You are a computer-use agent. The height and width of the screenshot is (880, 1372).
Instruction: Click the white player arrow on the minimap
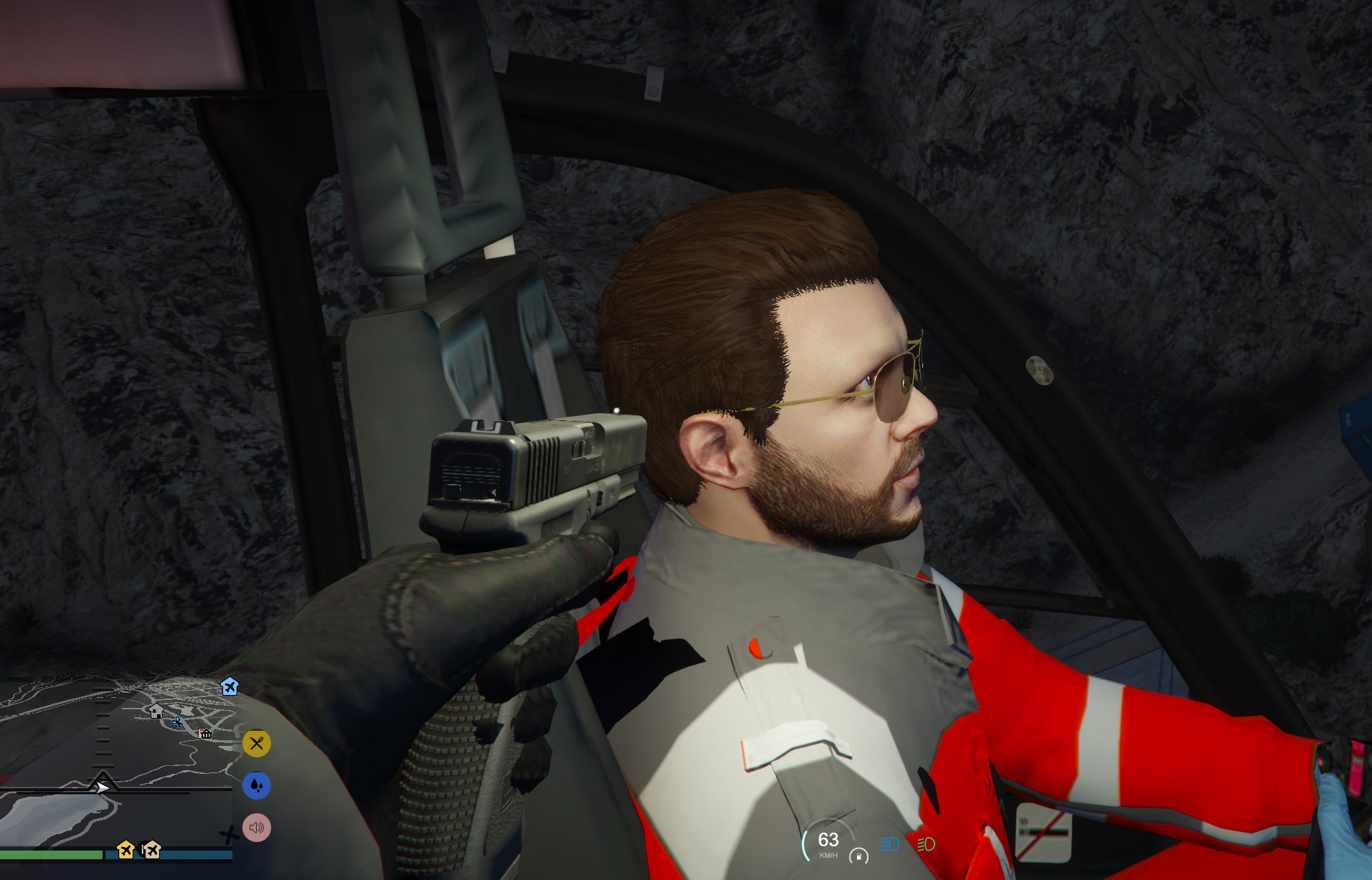pyautogui.click(x=103, y=787)
